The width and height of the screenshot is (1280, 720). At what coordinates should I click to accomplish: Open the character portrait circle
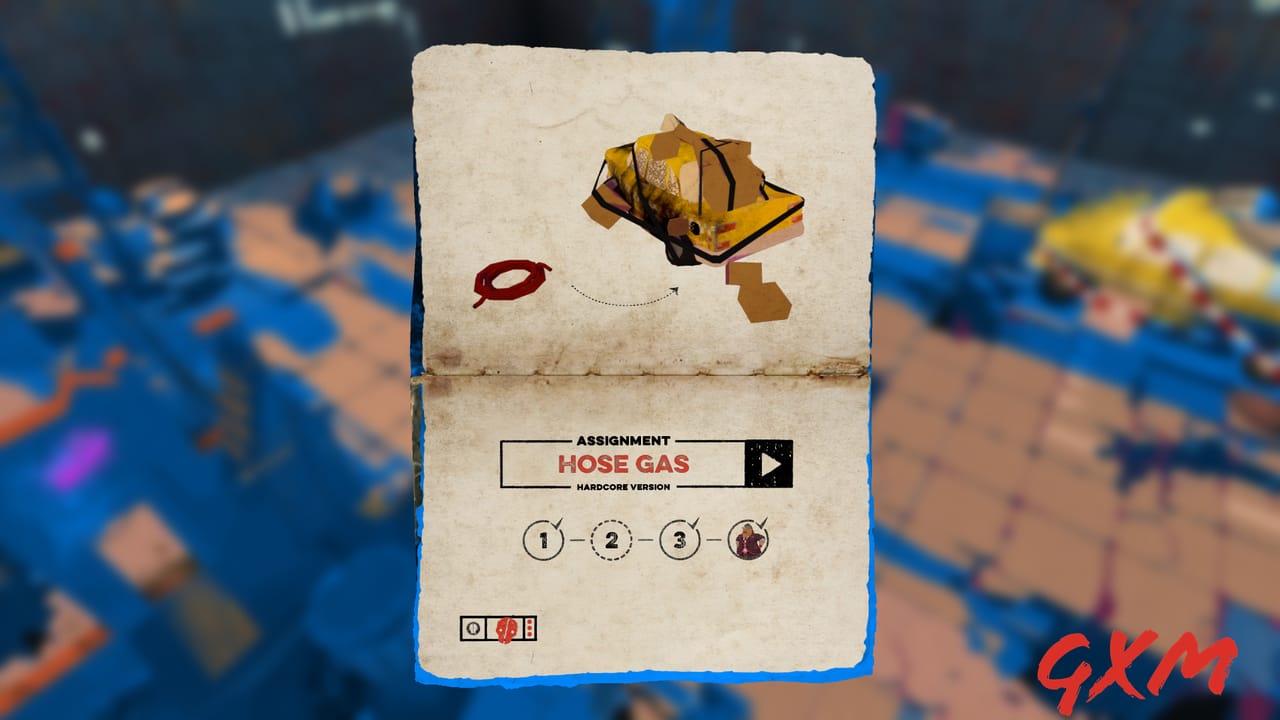[747, 540]
